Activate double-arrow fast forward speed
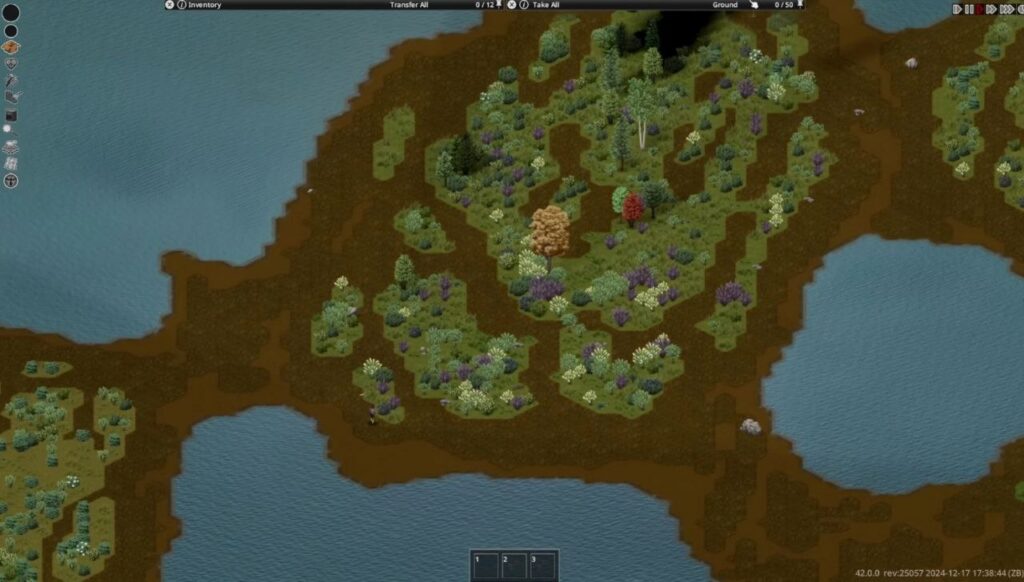This screenshot has width=1024, height=582. pos(991,9)
